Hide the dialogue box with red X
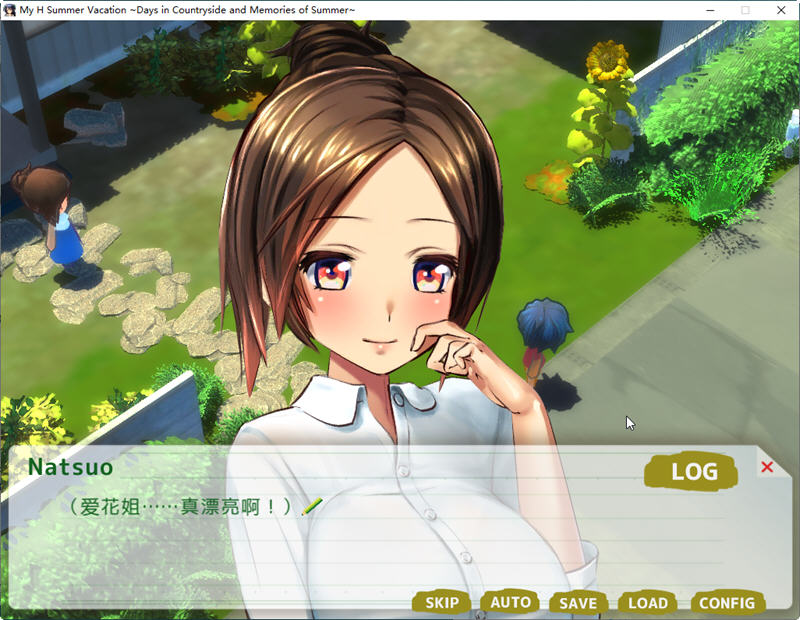The height and width of the screenshot is (620, 800). click(767, 467)
